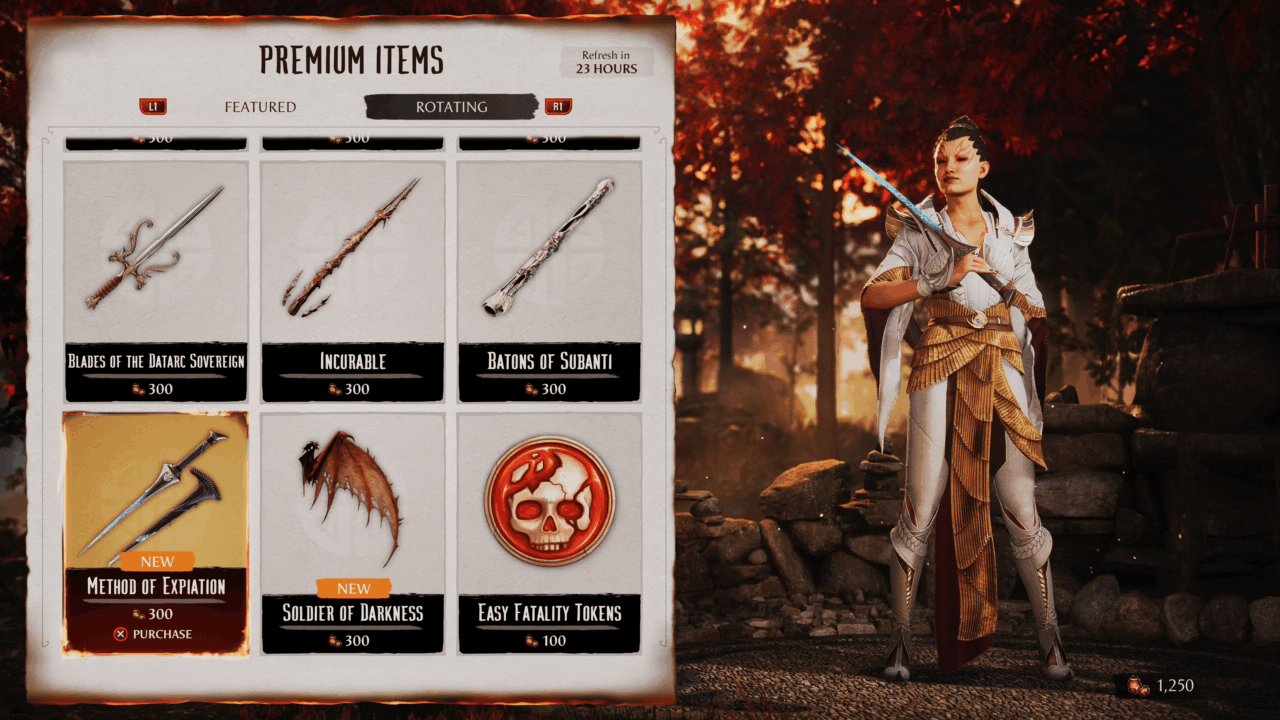This screenshot has width=1280, height=720.
Task: Choose the Easy Fatality Tokens tile
Action: [x=549, y=530]
